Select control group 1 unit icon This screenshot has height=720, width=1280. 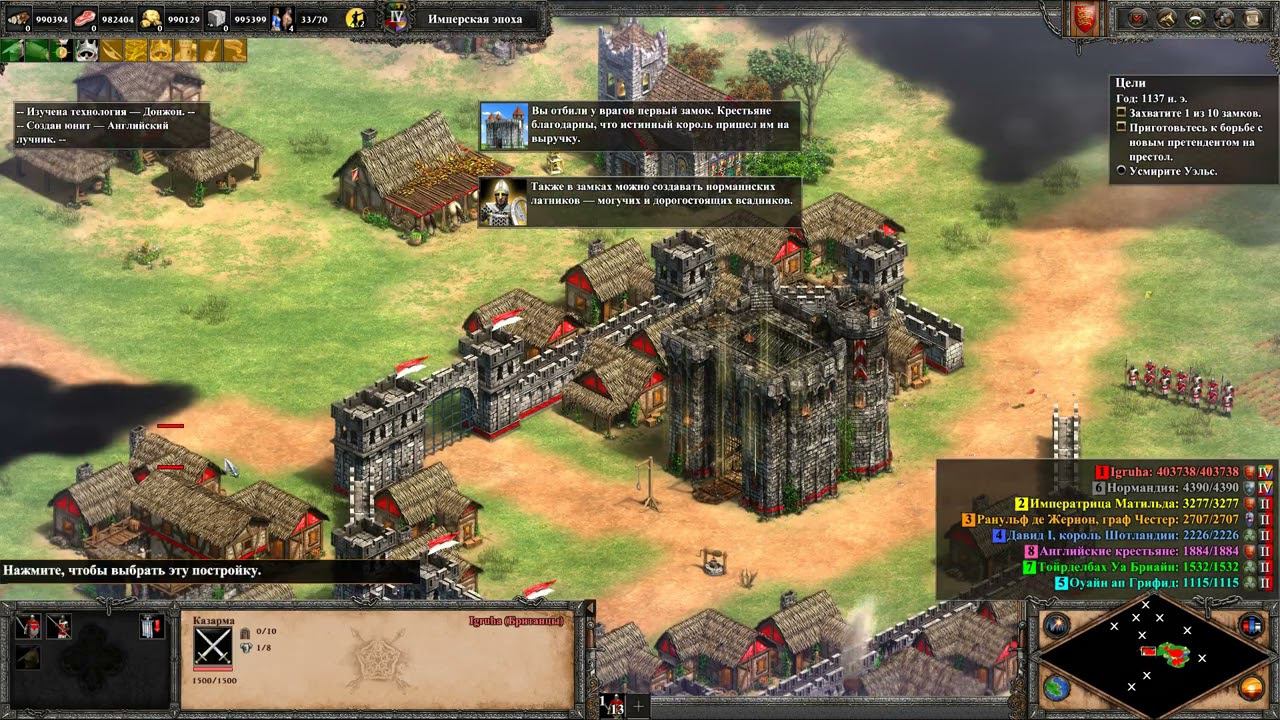(x=612, y=705)
